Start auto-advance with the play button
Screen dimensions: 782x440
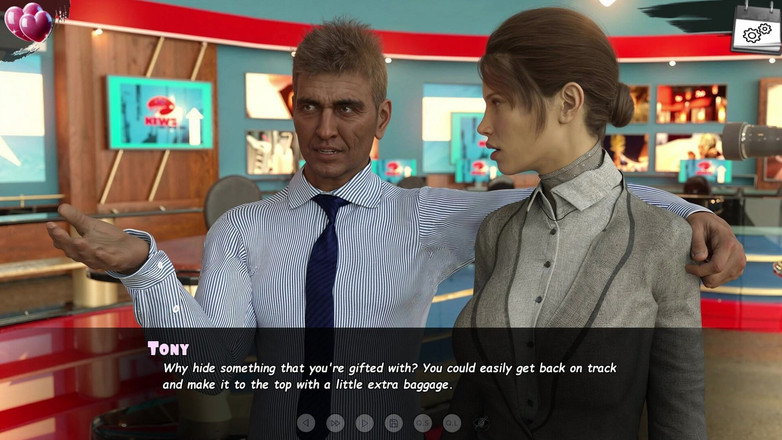pyautogui.click(x=365, y=423)
